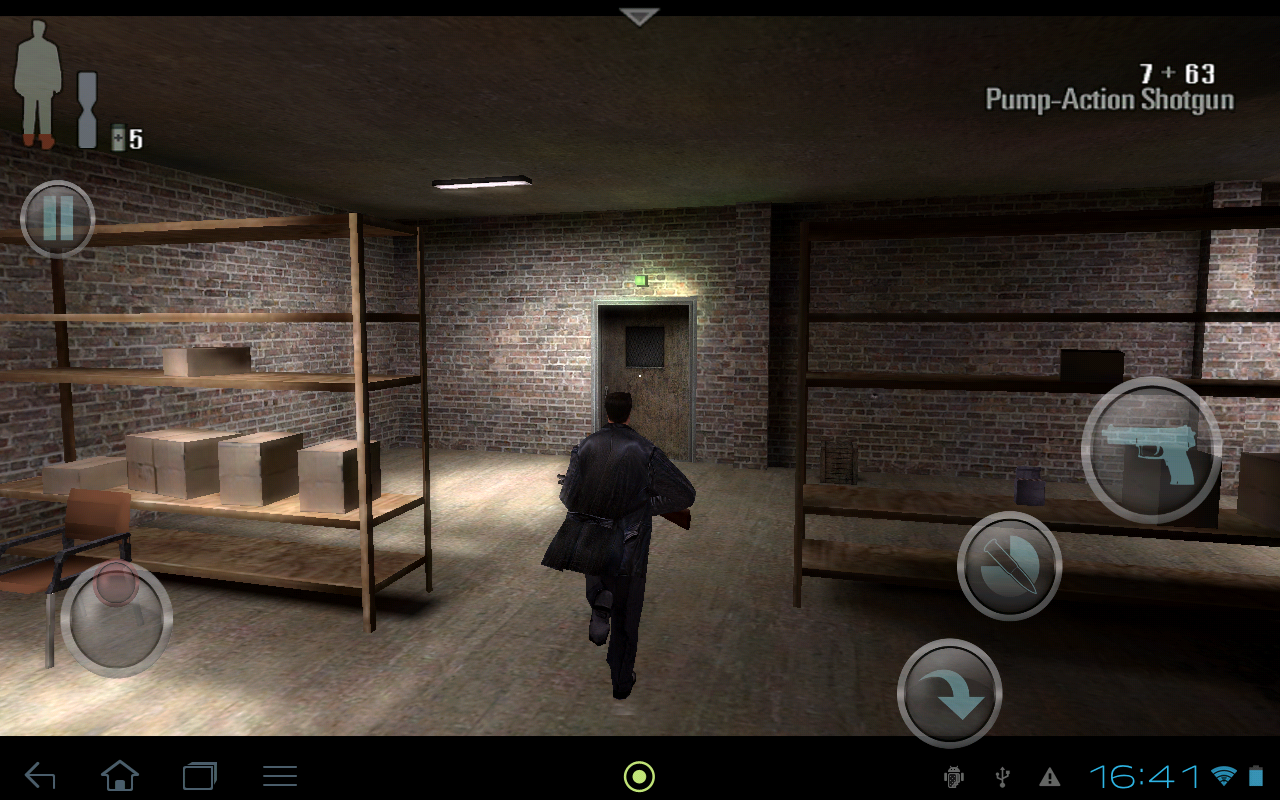The height and width of the screenshot is (800, 1280).
Task: Toggle Bullet Time mode on
Action: coord(1010,563)
